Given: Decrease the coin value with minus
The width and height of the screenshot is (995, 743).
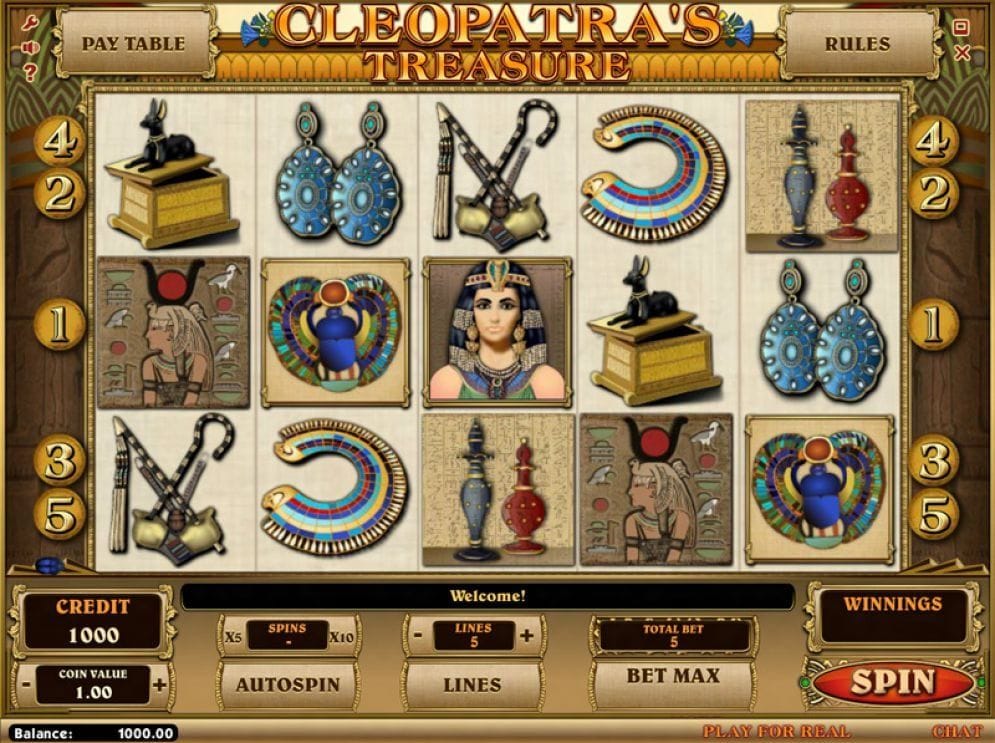Looking at the screenshot, I should [x=26, y=685].
